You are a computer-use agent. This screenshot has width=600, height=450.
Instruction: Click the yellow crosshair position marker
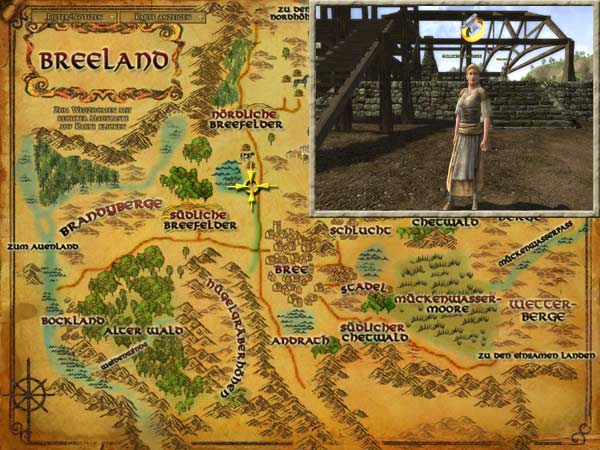pyautogui.click(x=251, y=186)
